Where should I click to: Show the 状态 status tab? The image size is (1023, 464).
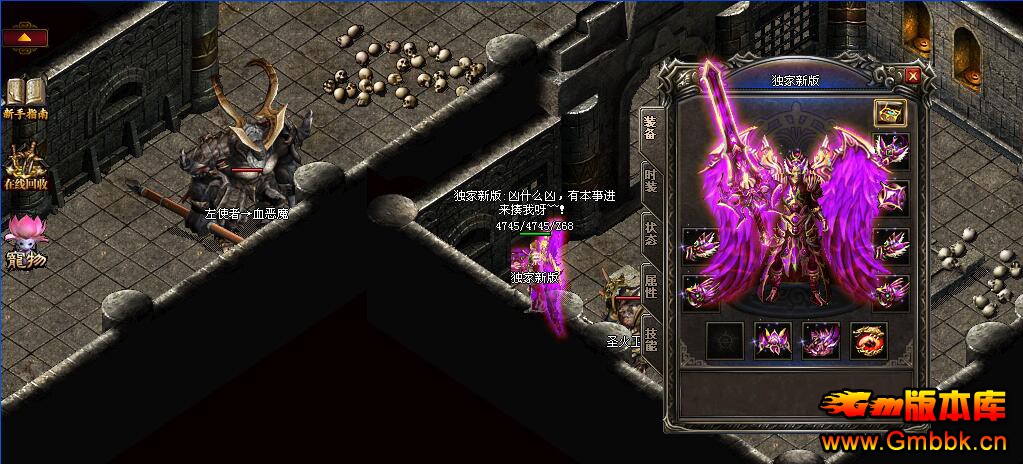tap(650, 232)
